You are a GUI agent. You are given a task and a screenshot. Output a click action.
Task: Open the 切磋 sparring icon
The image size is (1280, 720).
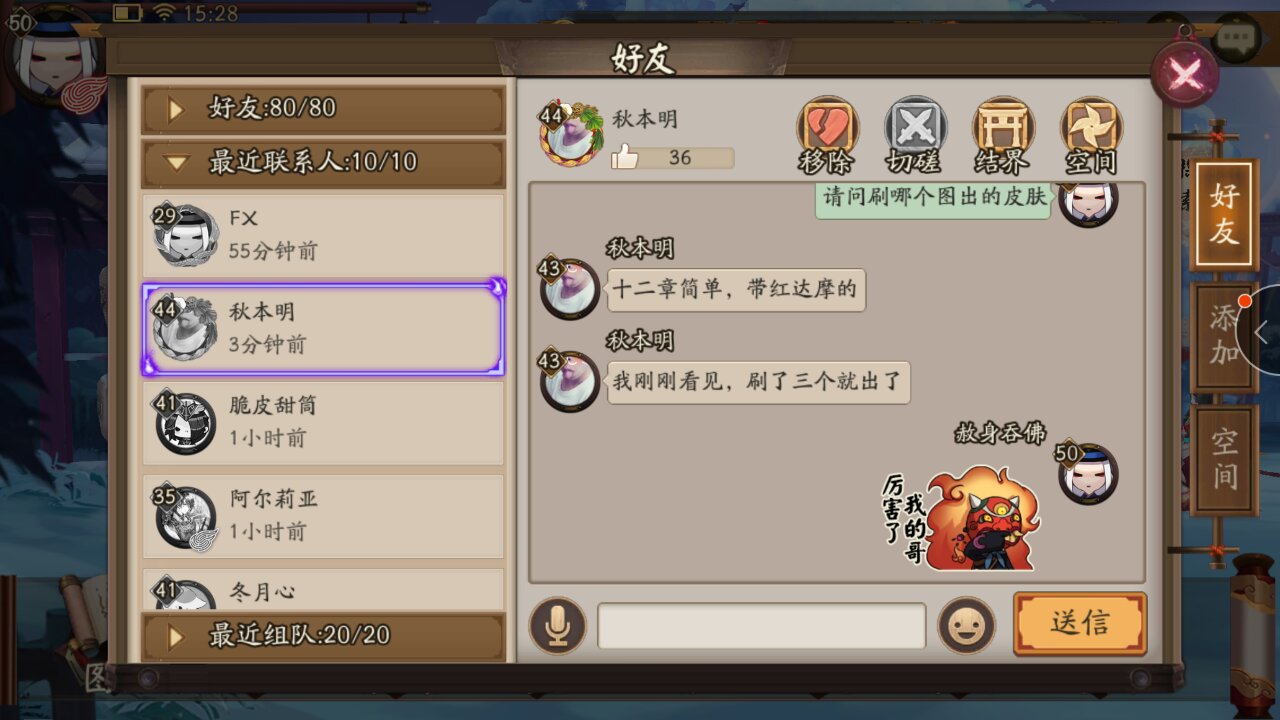914,131
